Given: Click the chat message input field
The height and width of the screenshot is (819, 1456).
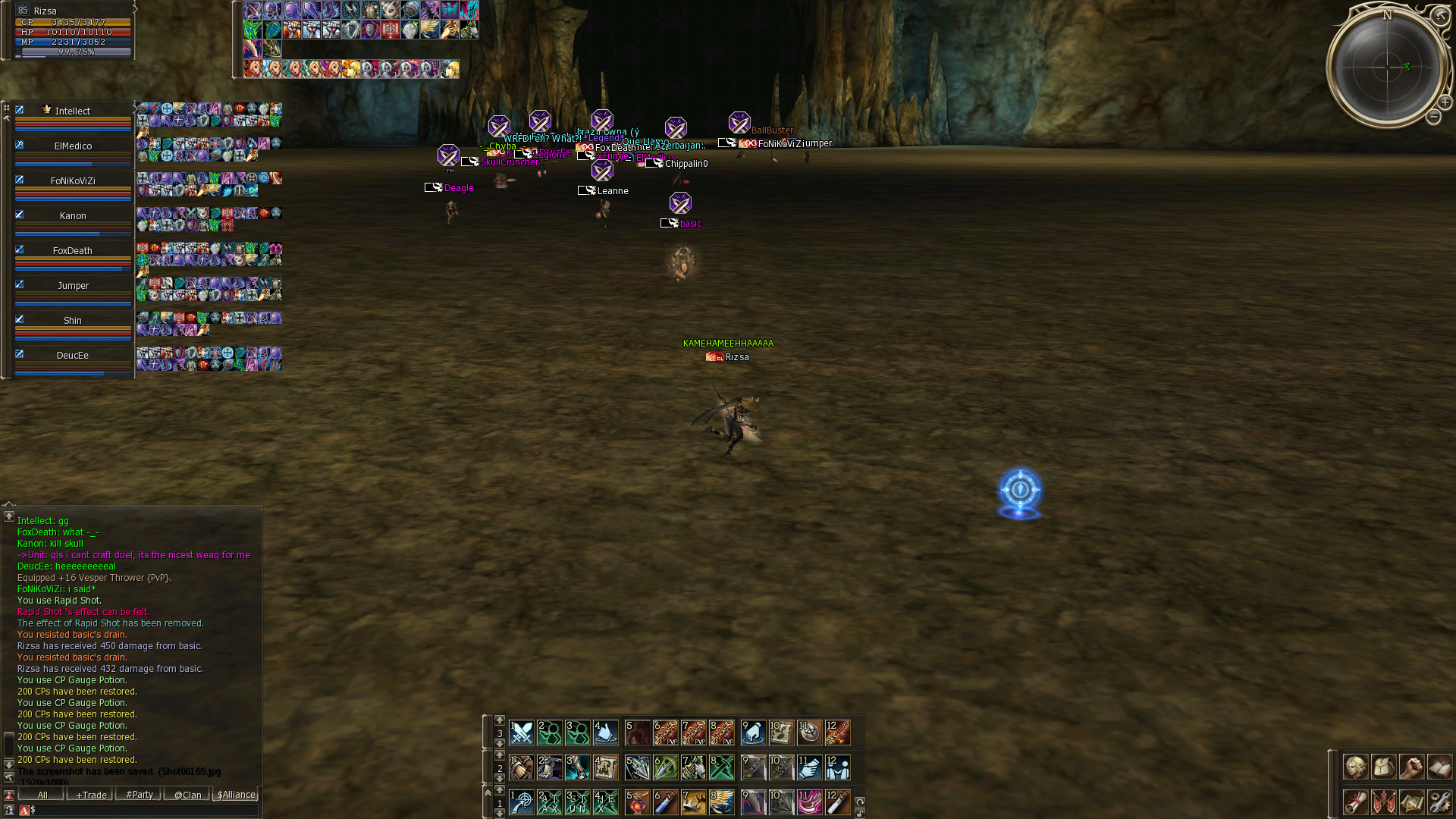Looking at the screenshot, I should (x=144, y=810).
